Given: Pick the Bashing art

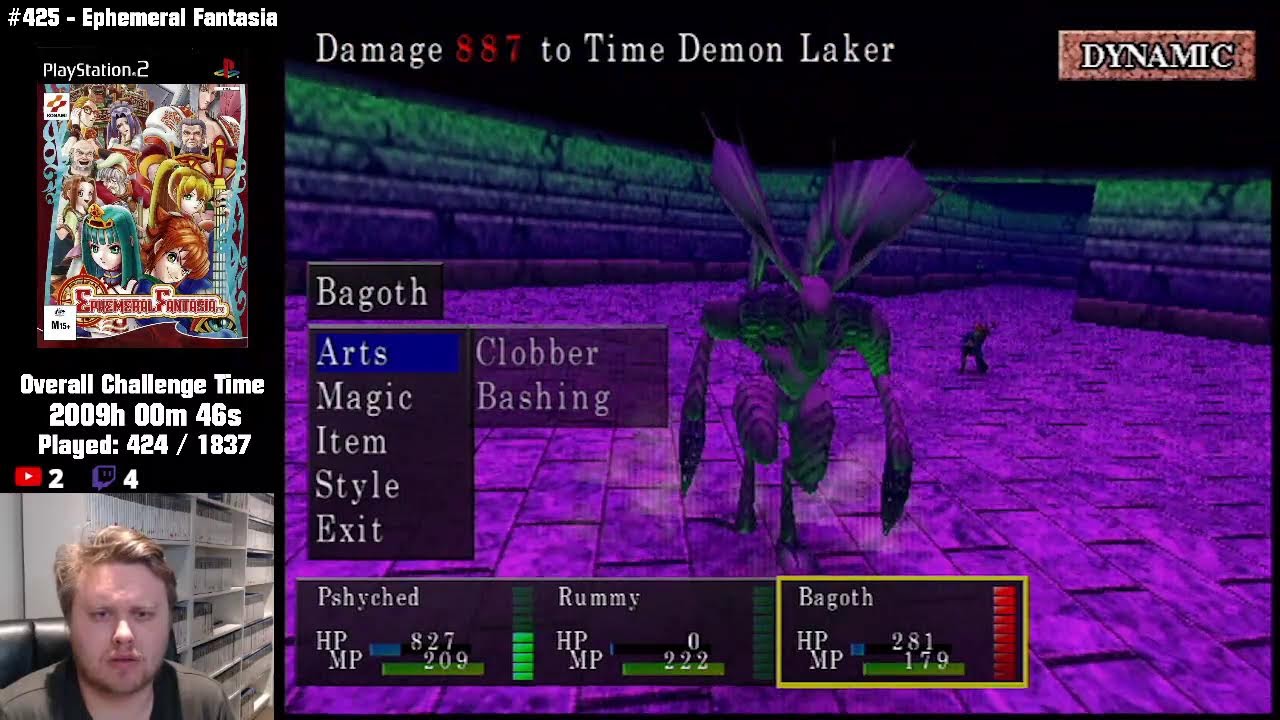Looking at the screenshot, I should click(543, 398).
